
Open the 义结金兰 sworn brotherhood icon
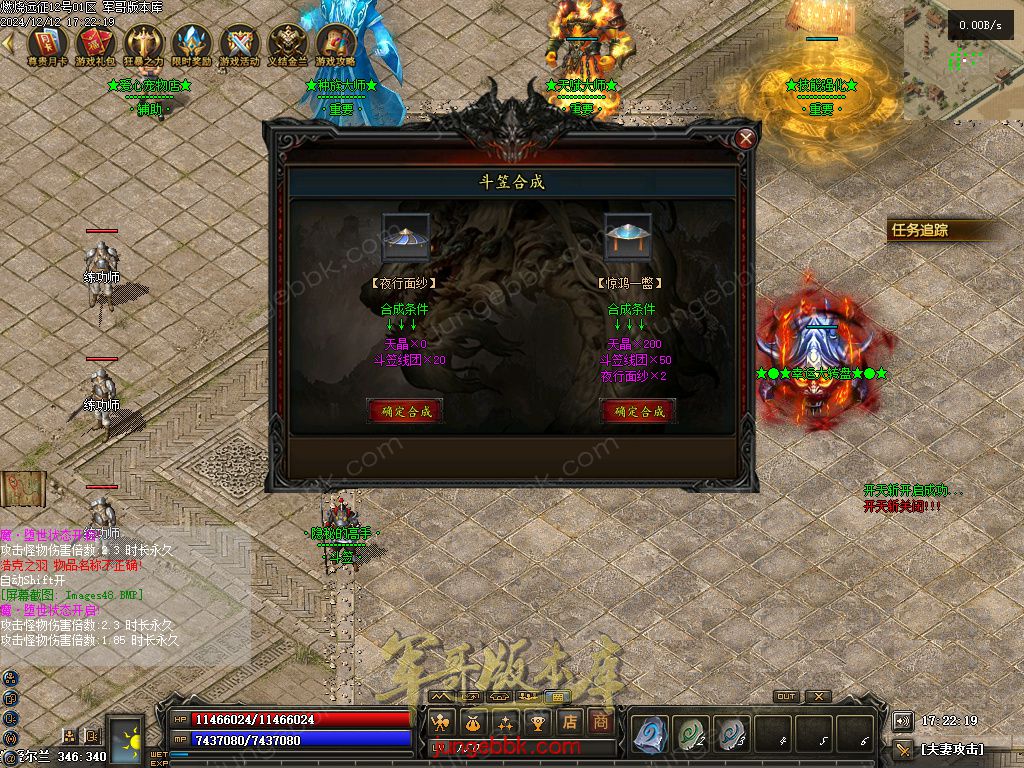287,46
